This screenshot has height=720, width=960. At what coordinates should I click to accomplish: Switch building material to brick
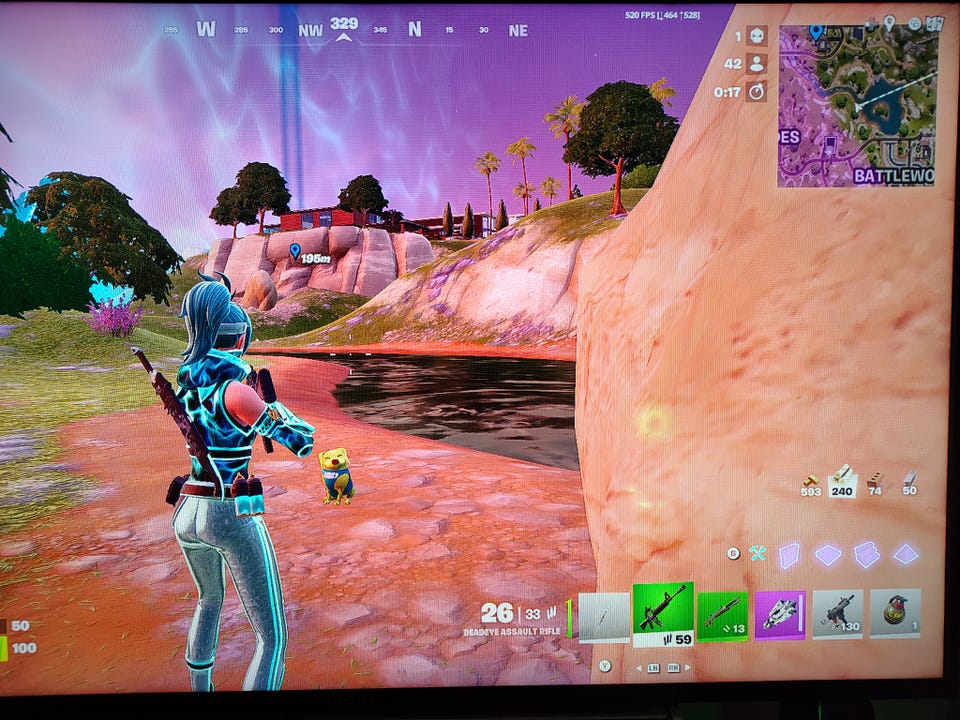(x=875, y=483)
